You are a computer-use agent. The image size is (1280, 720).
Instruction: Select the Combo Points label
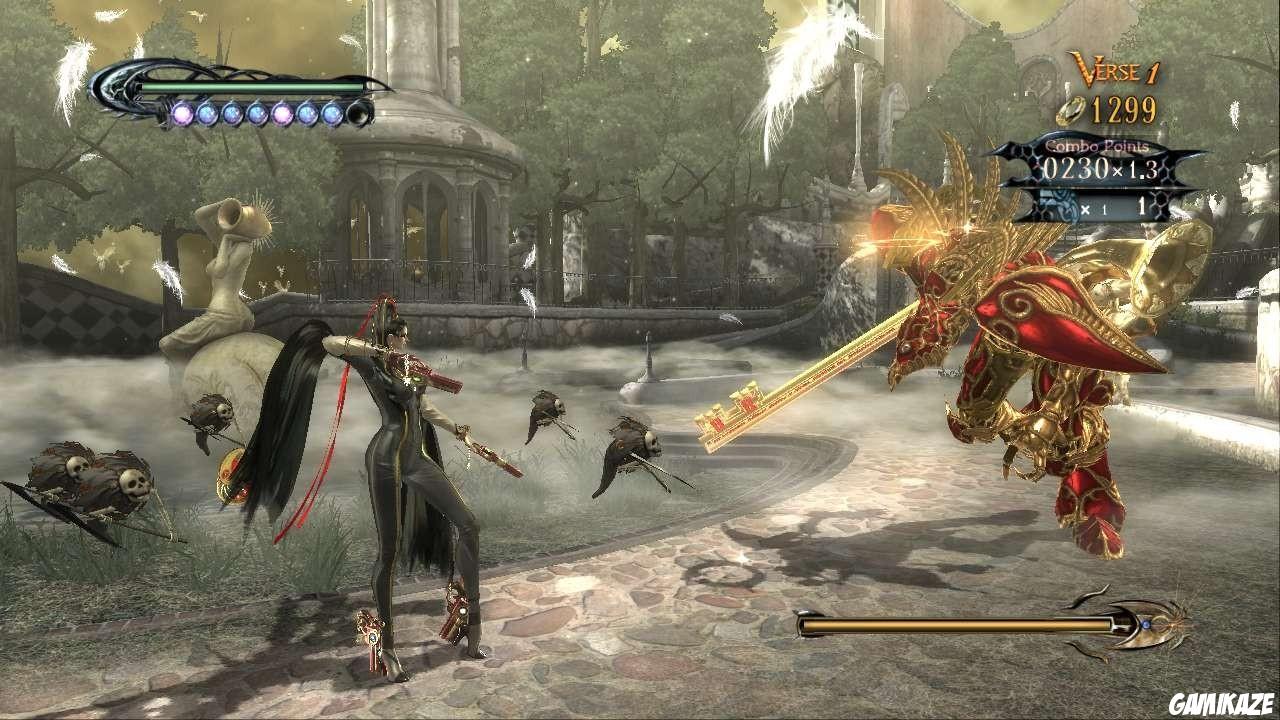click(x=1097, y=146)
